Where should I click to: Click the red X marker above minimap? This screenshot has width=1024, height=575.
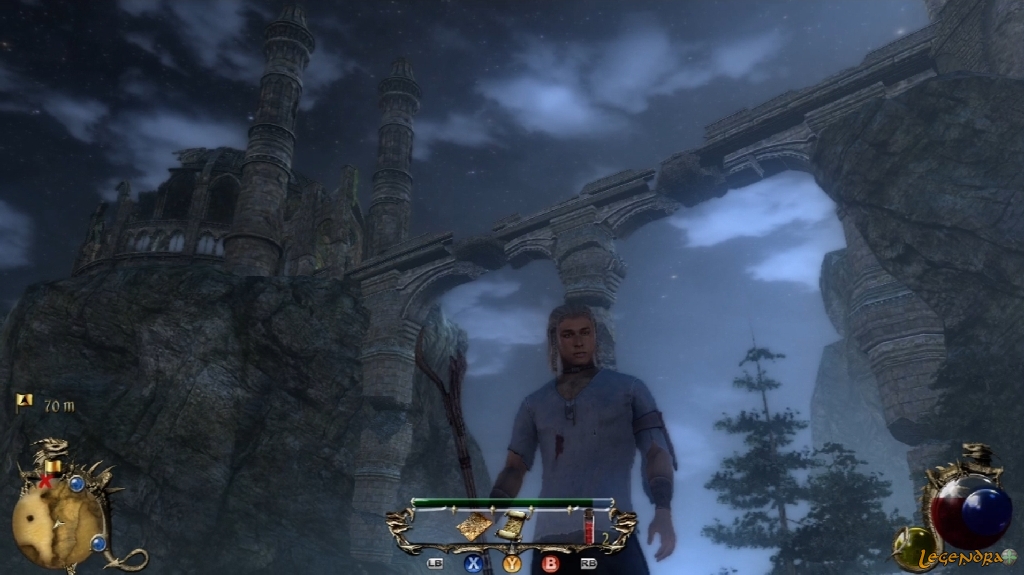44,482
